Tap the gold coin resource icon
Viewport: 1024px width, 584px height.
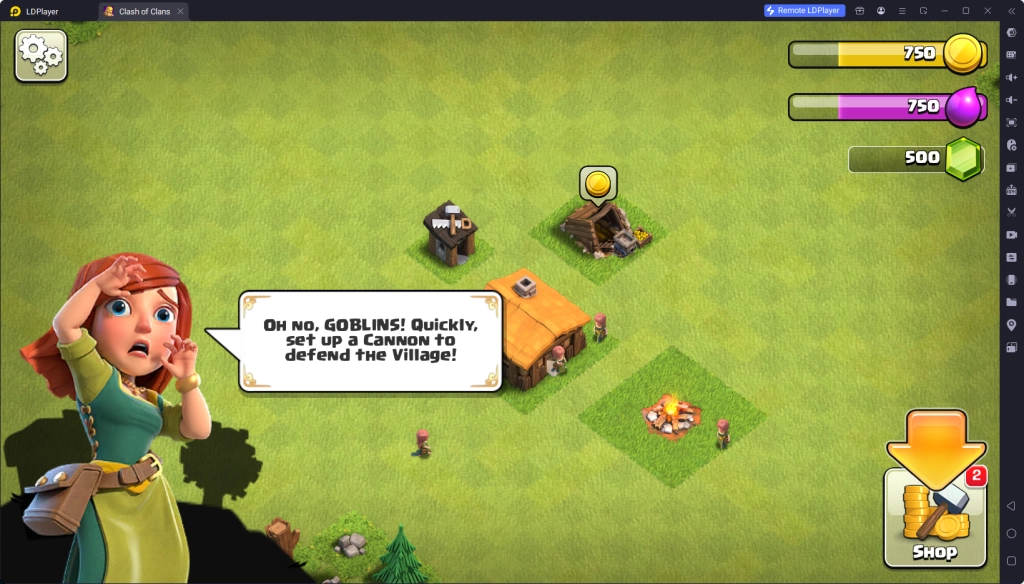click(965, 53)
